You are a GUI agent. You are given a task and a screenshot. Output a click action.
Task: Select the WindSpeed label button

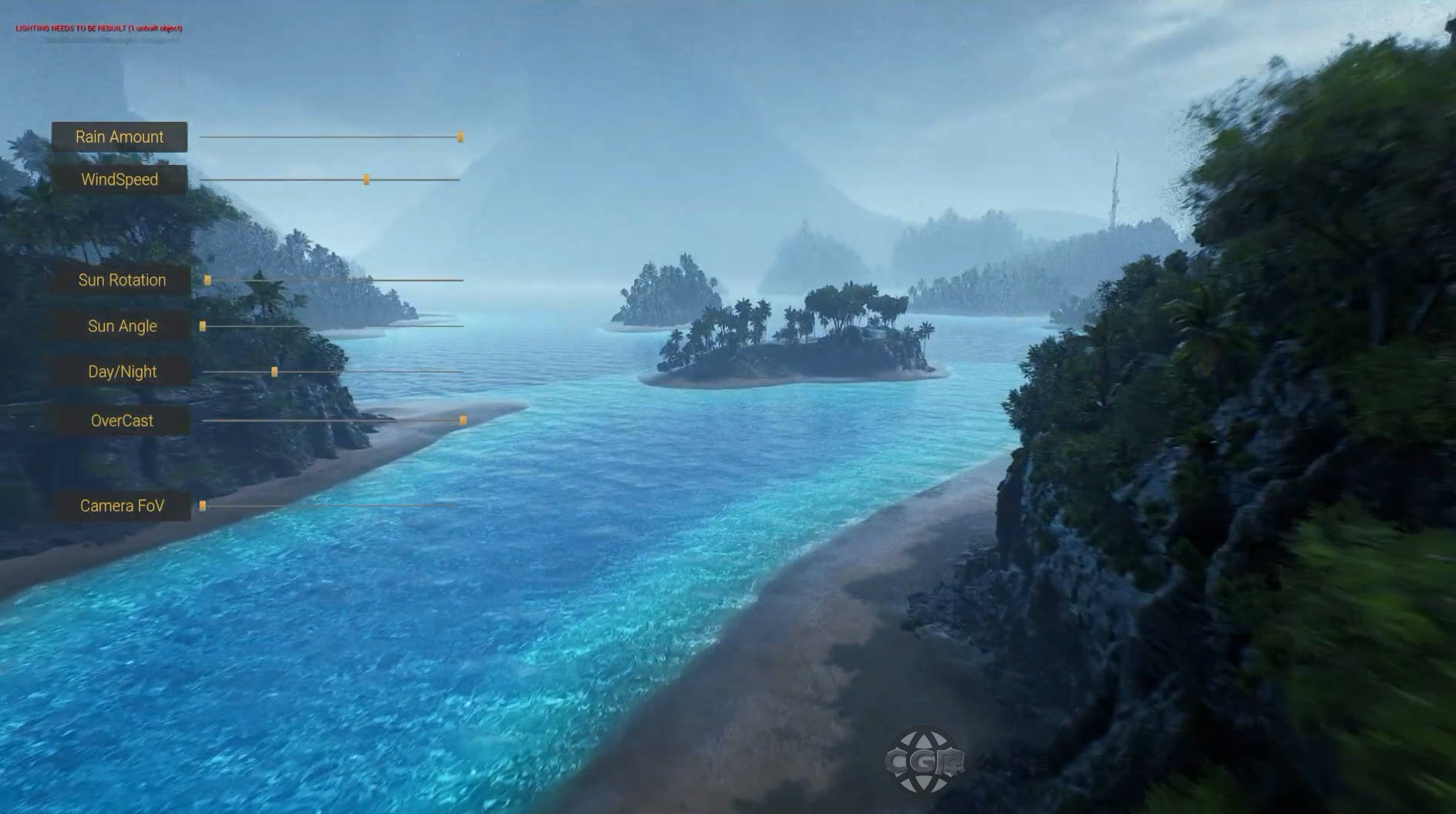120,180
